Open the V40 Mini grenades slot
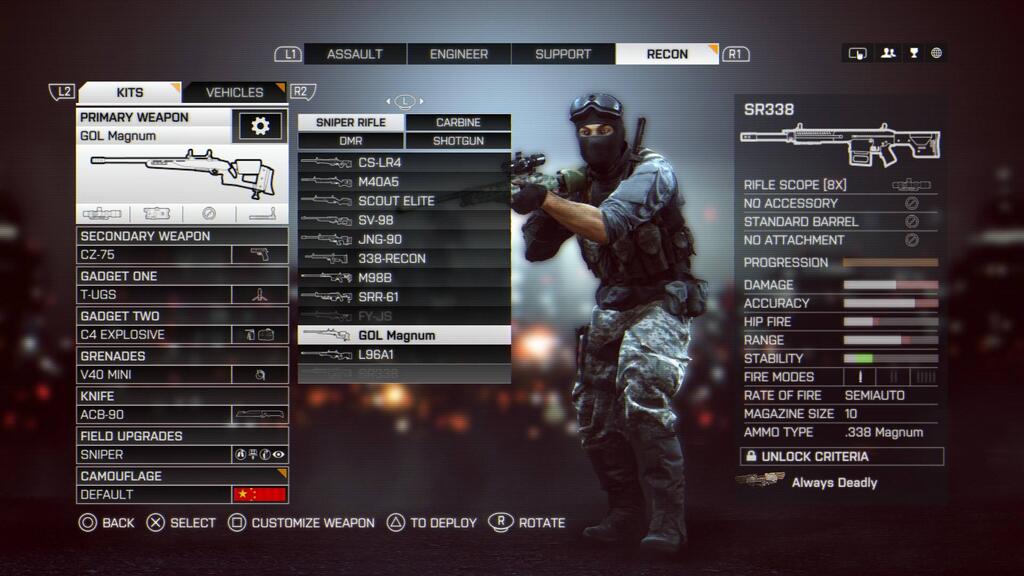Viewport: 1024px width, 576px height. pos(182,375)
